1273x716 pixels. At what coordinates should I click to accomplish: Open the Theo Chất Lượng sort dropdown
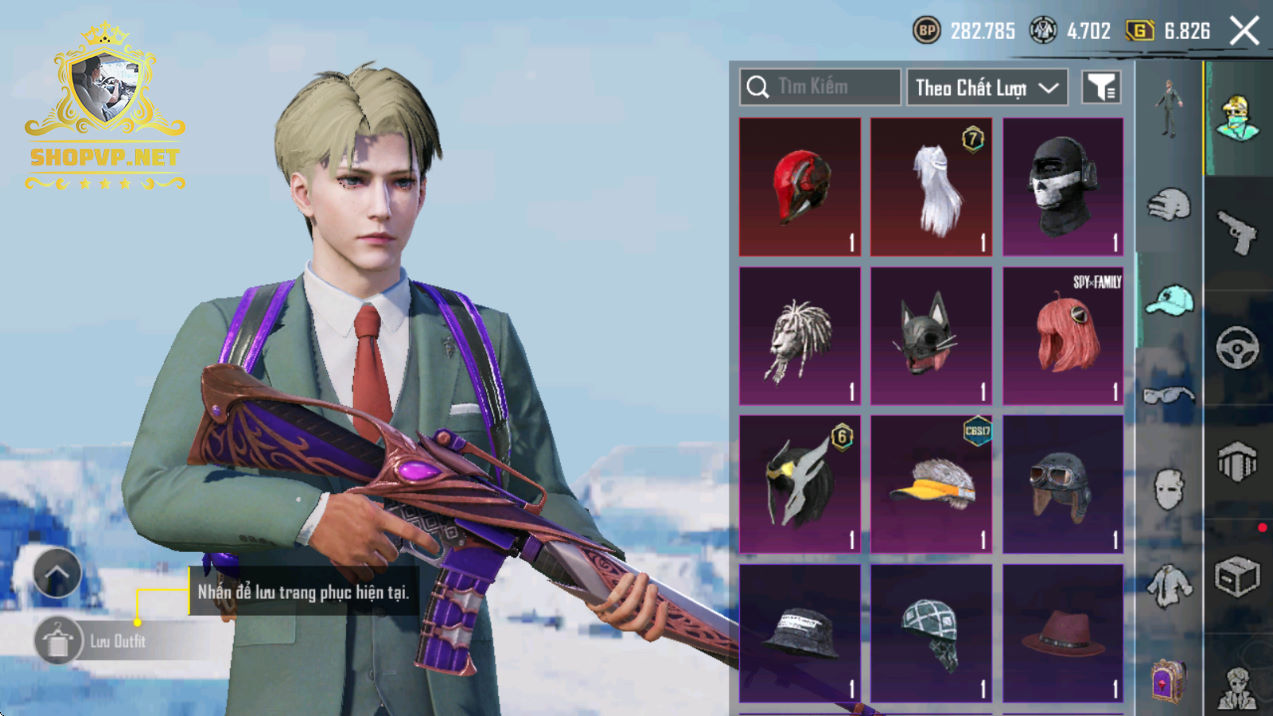986,88
